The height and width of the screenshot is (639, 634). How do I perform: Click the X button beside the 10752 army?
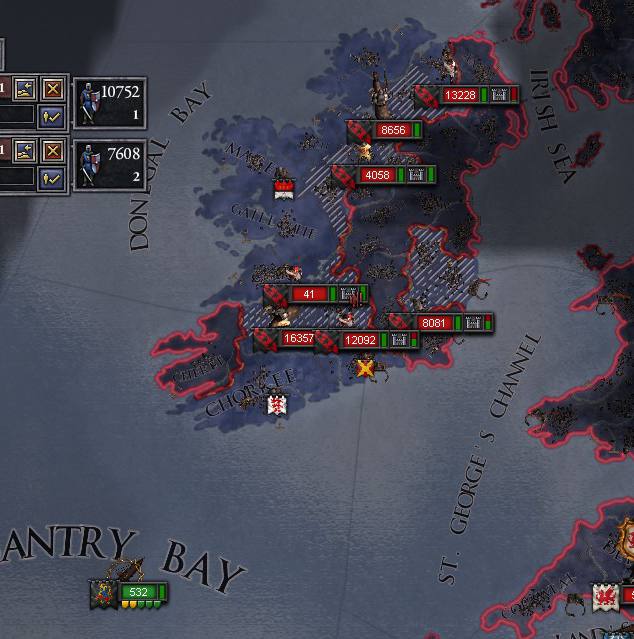pos(52,89)
